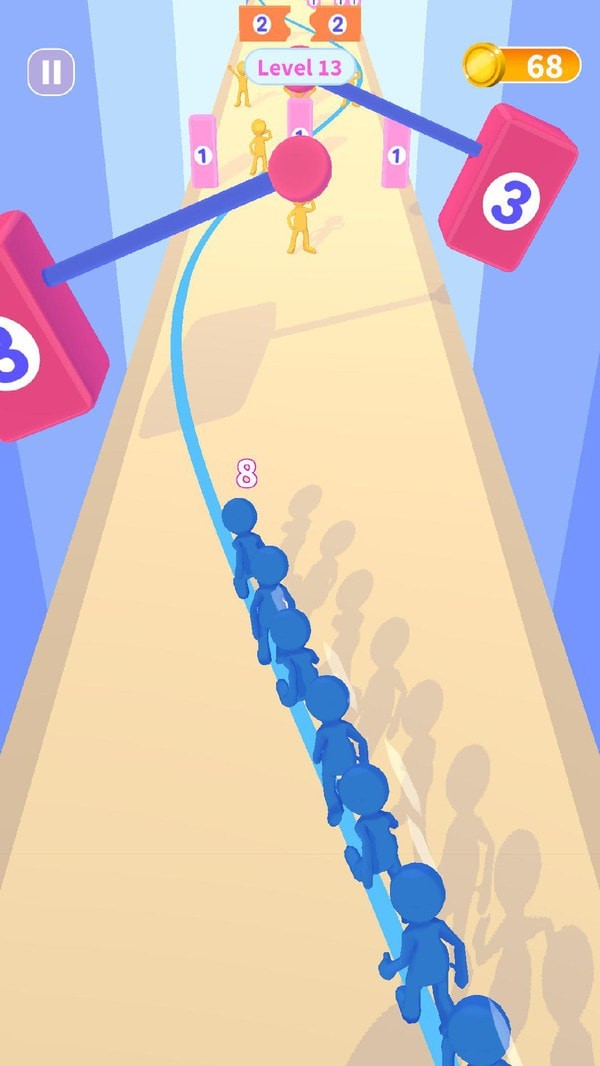Pause the game with the pause button
The height and width of the screenshot is (1066, 600).
(x=51, y=72)
